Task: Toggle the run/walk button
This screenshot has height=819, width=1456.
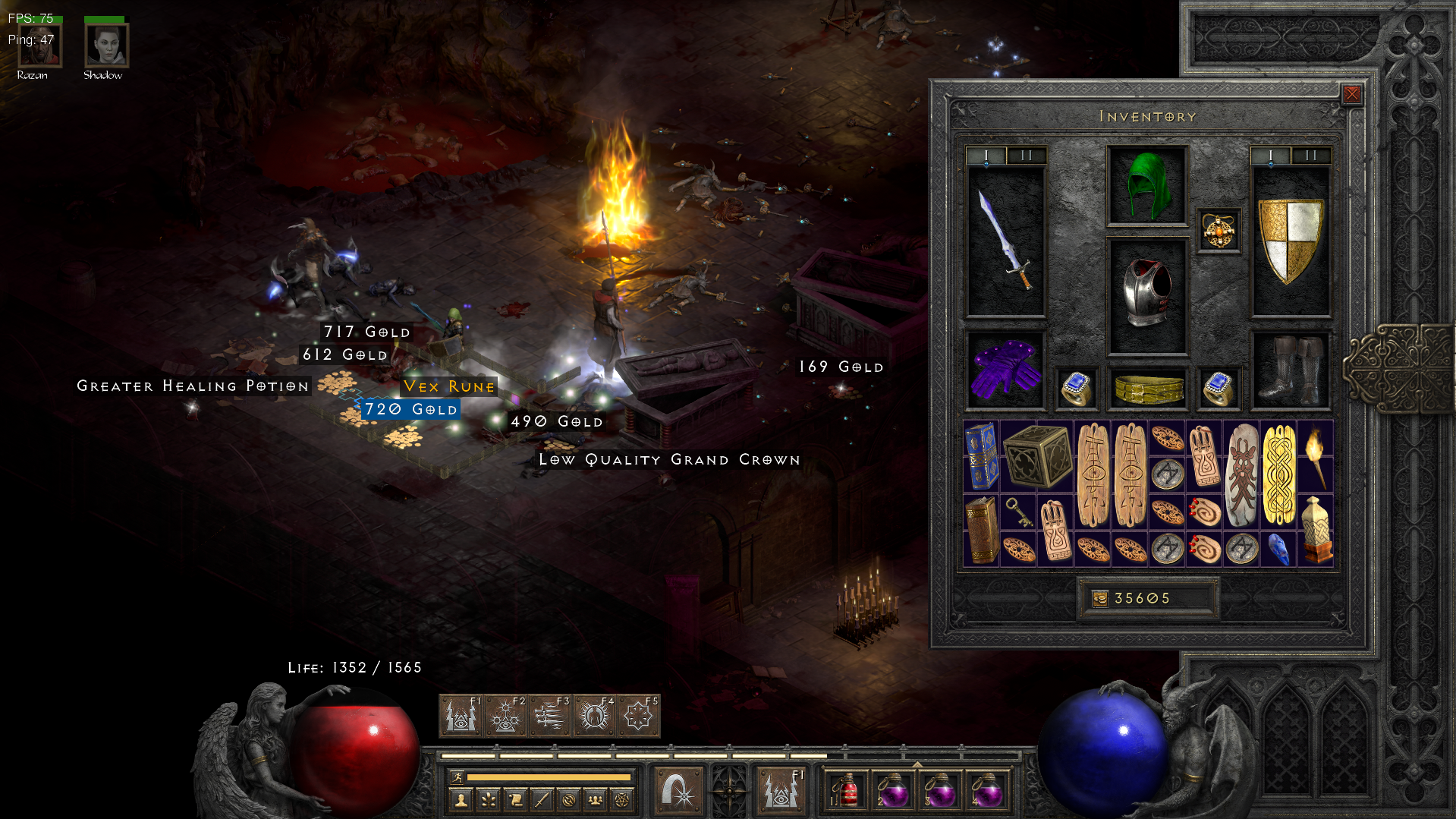Action: point(458,777)
